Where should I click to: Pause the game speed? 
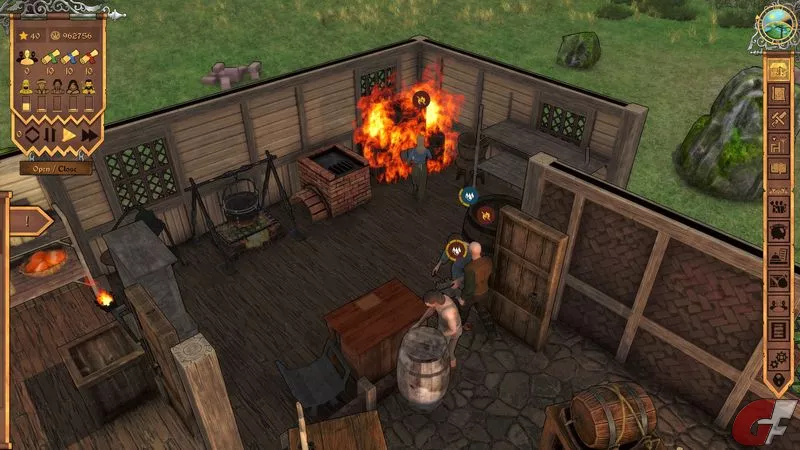point(50,134)
